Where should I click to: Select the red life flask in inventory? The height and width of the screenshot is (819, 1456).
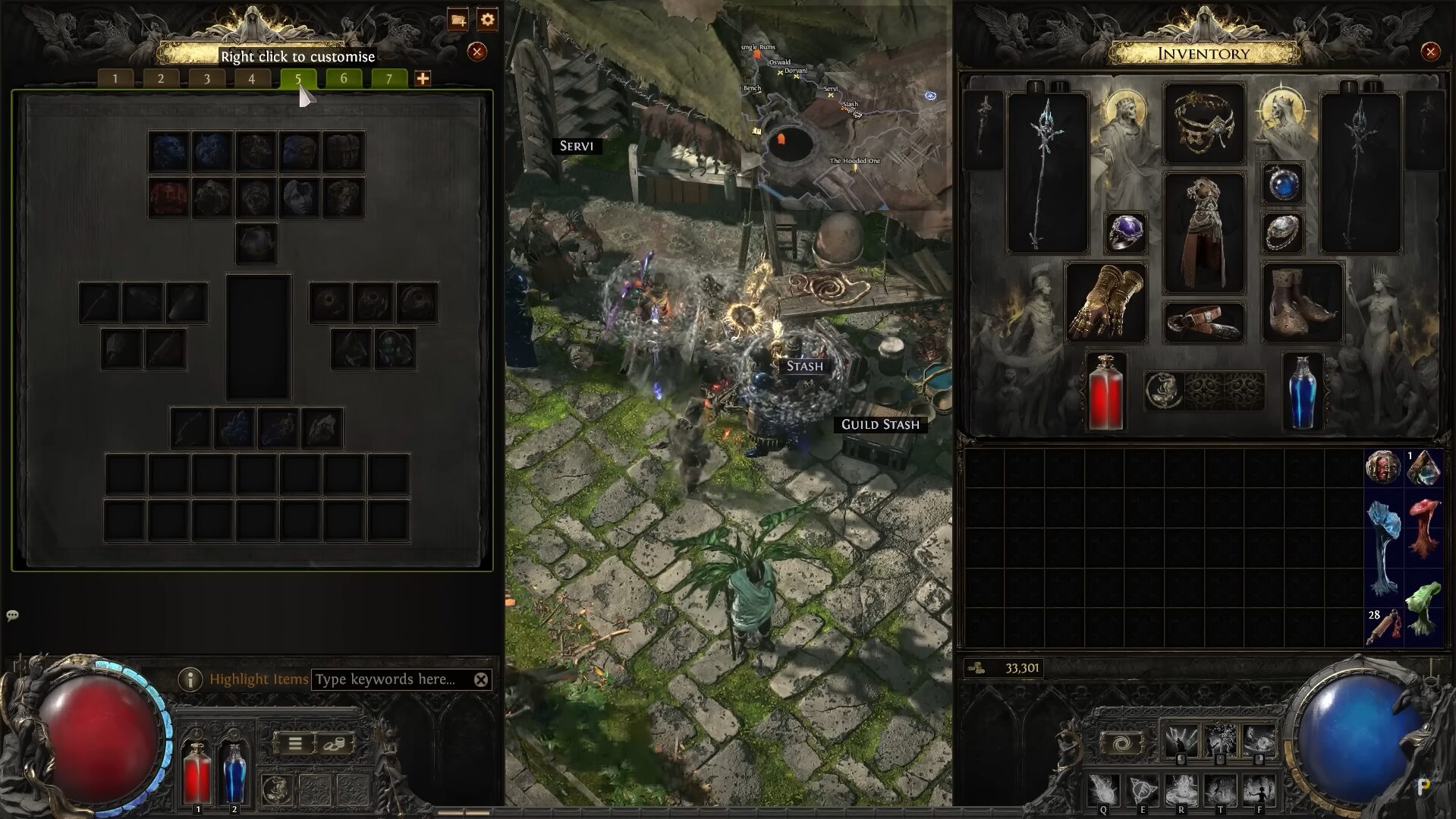pyautogui.click(x=1104, y=391)
